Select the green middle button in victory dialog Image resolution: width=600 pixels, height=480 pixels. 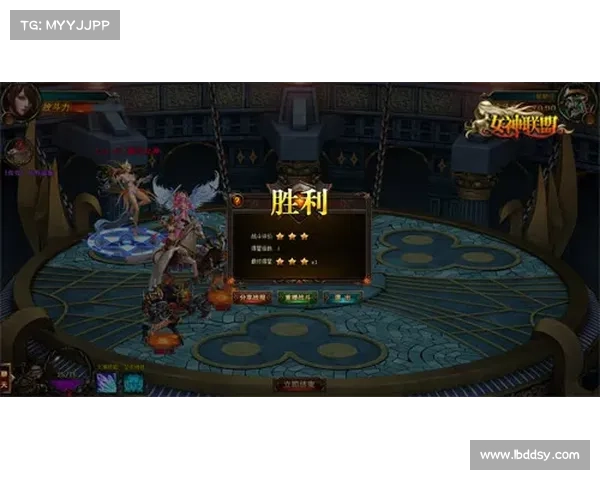pyautogui.click(x=300, y=297)
